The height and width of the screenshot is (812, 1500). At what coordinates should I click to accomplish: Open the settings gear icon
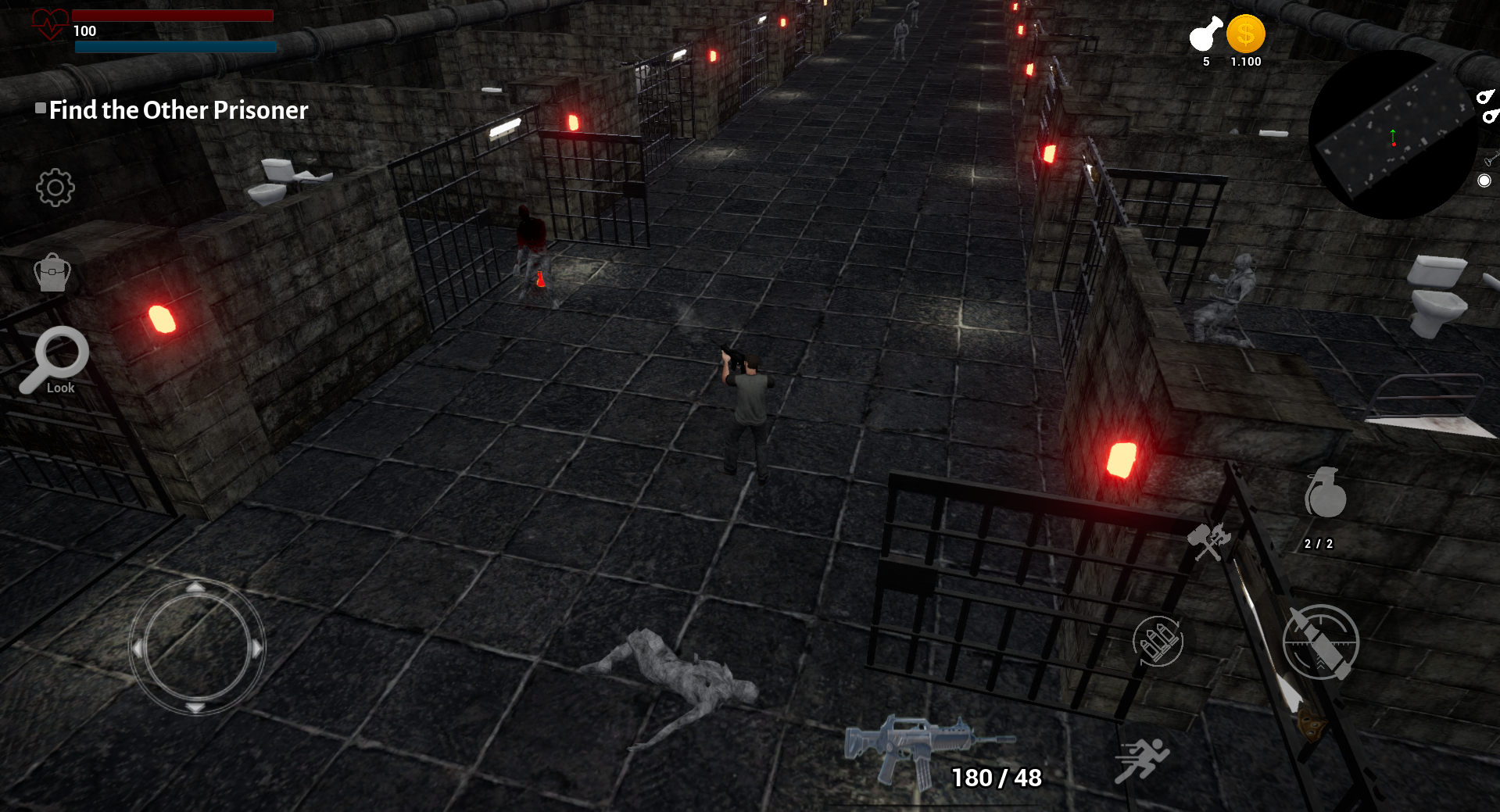tap(55, 188)
